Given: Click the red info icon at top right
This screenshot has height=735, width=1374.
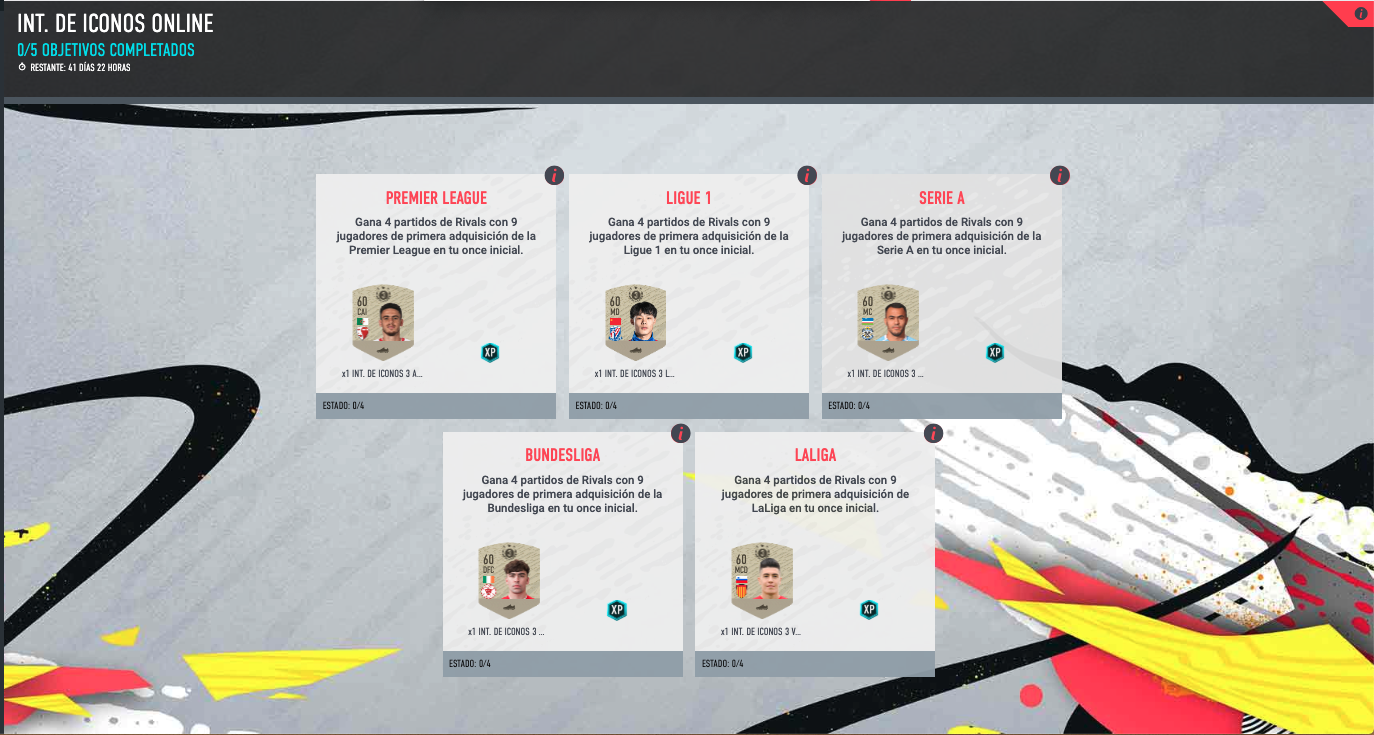Looking at the screenshot, I should (x=1359, y=13).
